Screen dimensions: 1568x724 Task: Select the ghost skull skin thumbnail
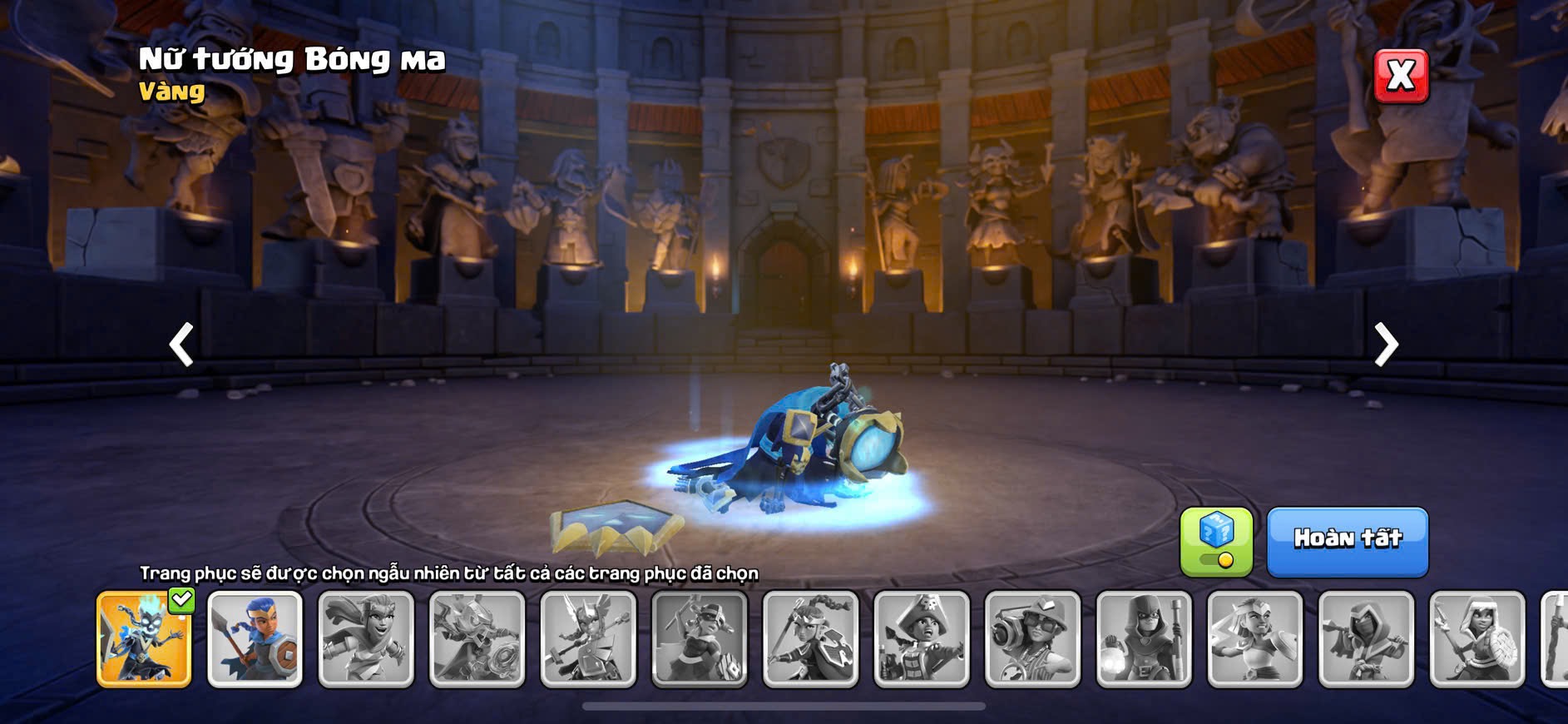[144, 639]
